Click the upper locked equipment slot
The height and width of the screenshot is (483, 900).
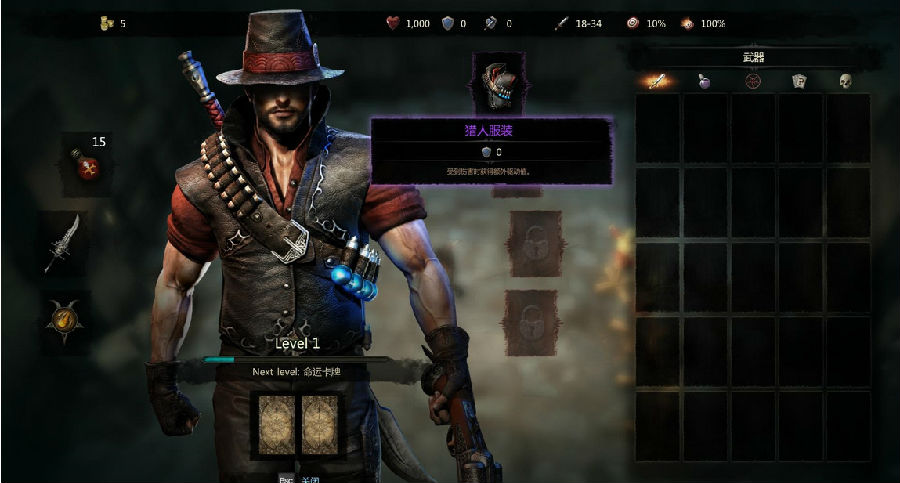pos(530,243)
